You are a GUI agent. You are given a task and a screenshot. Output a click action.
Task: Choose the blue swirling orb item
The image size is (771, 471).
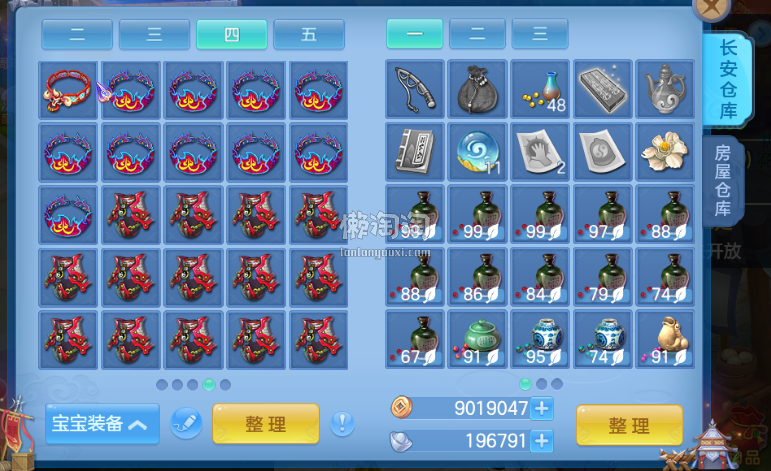tap(478, 152)
